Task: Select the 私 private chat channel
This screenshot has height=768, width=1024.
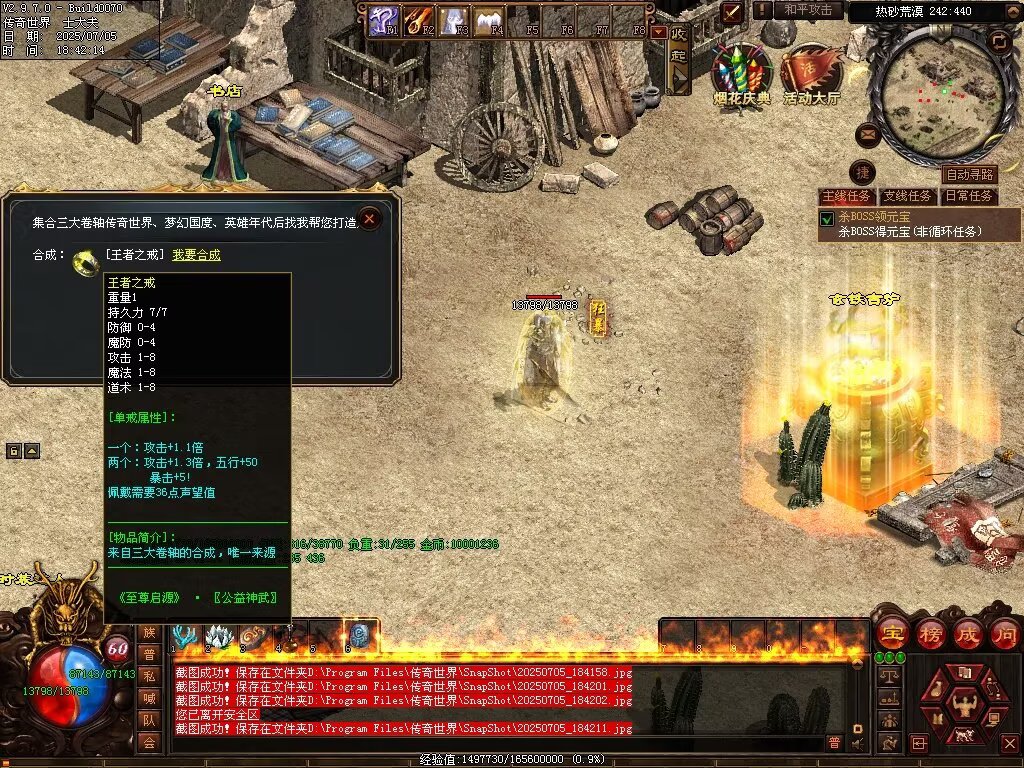Action: [x=149, y=675]
